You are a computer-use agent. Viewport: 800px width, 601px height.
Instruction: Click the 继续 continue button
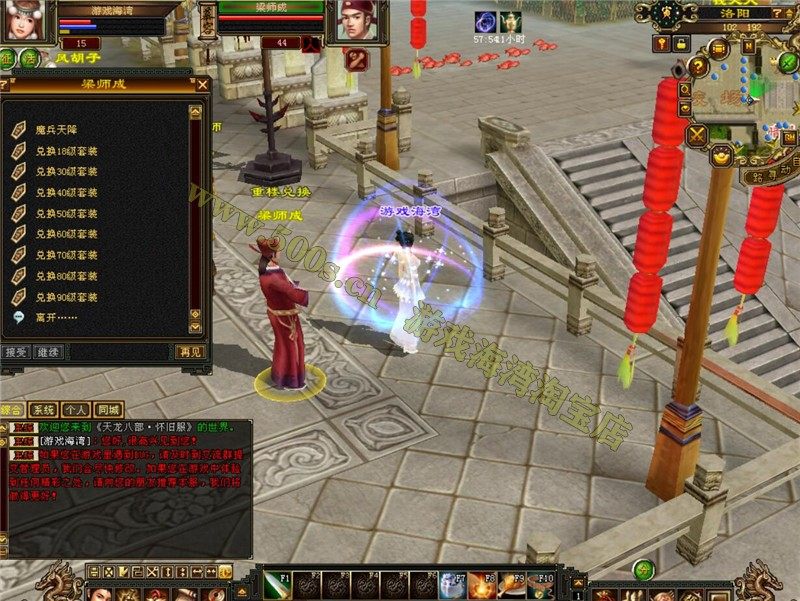(x=47, y=352)
